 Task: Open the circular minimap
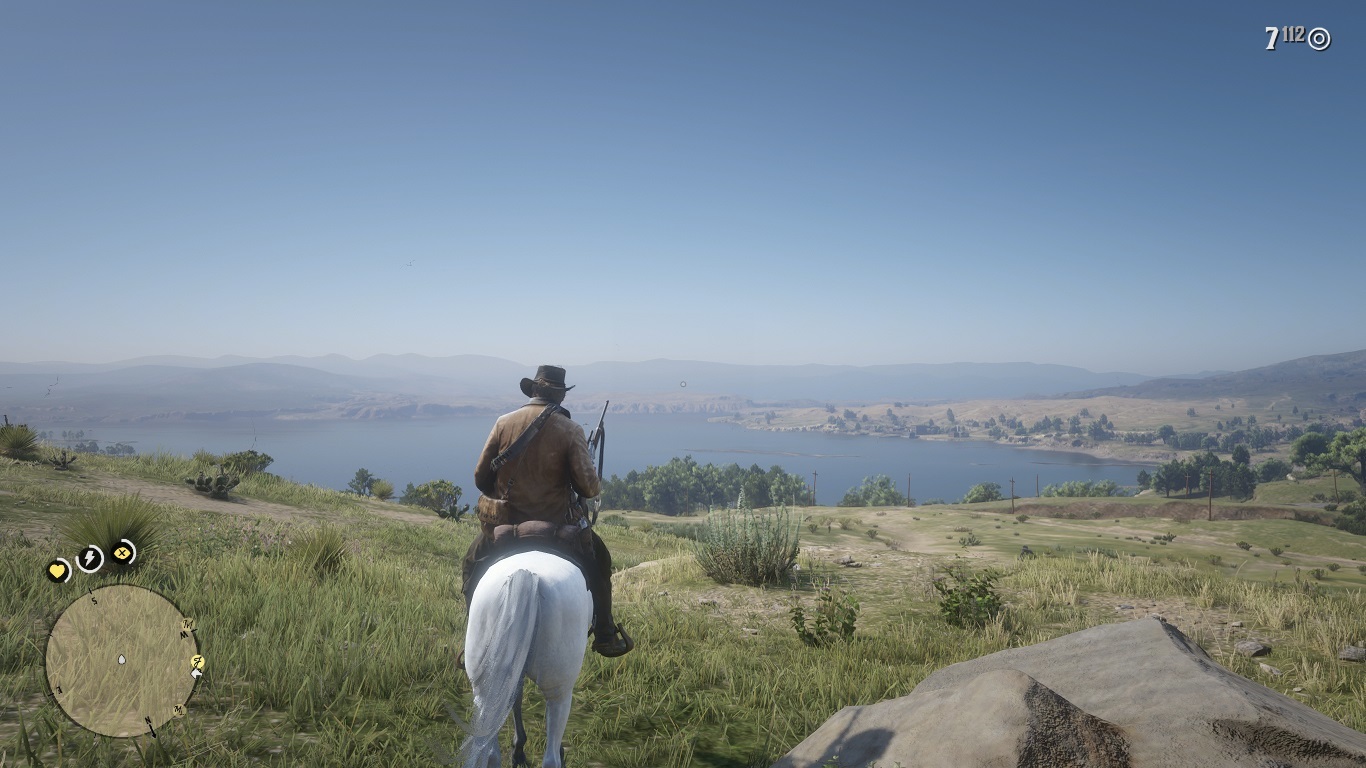pos(121,660)
